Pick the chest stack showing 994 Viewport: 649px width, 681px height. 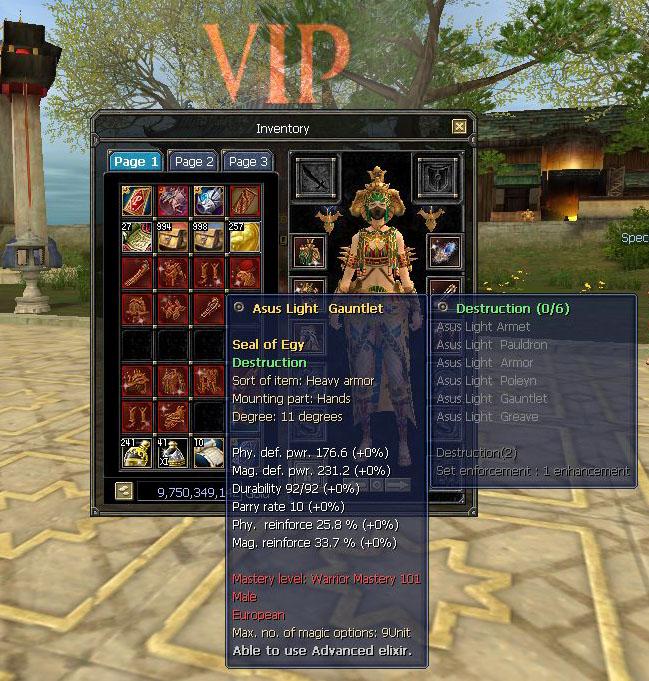click(172, 237)
